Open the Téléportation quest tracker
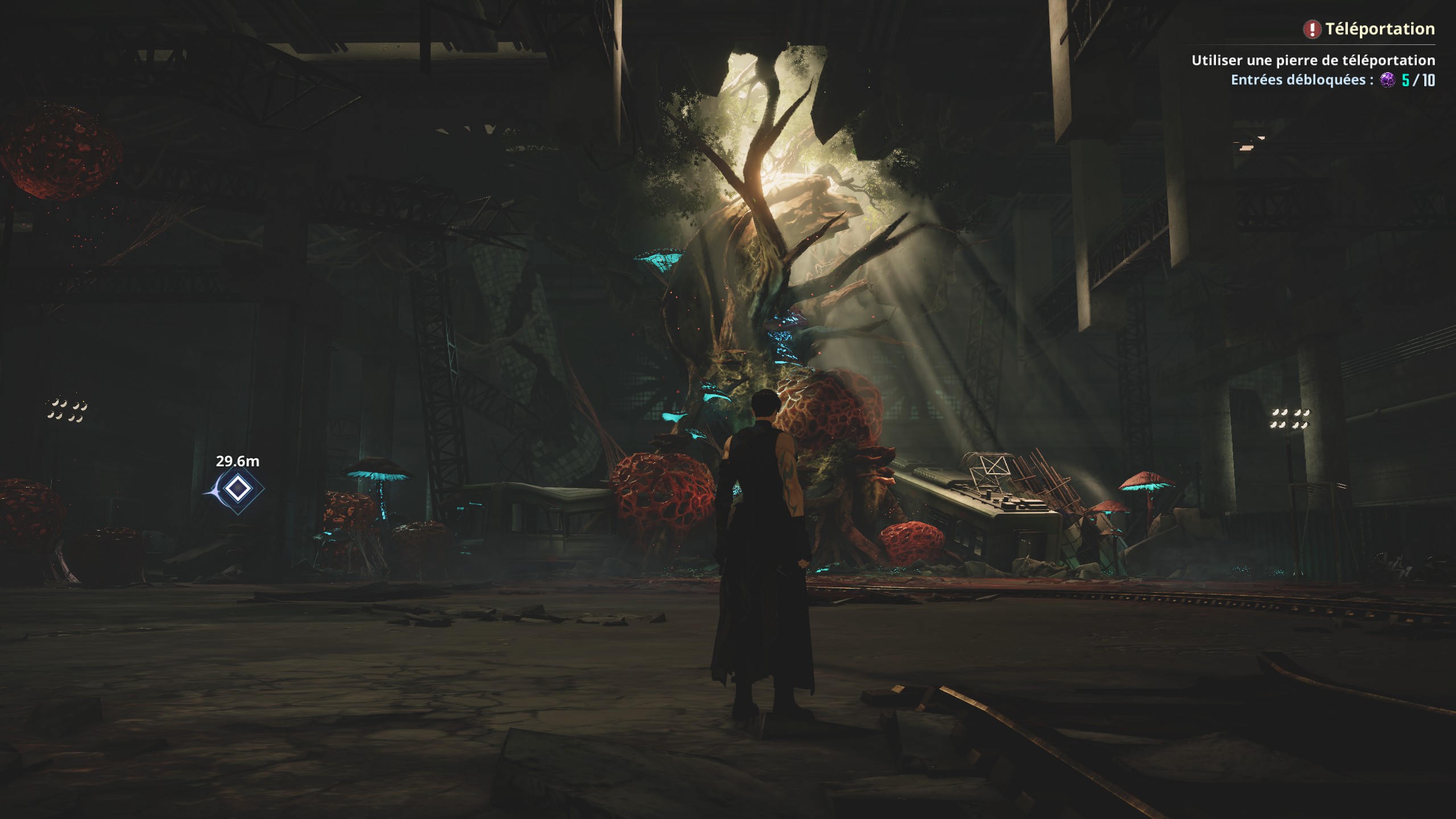 click(1379, 29)
